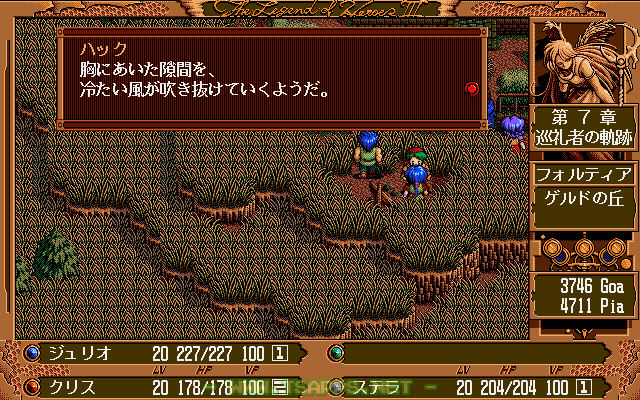The width and height of the screenshot is (640, 400).
Task: Select party member ジュリオ
Action: tap(82, 353)
